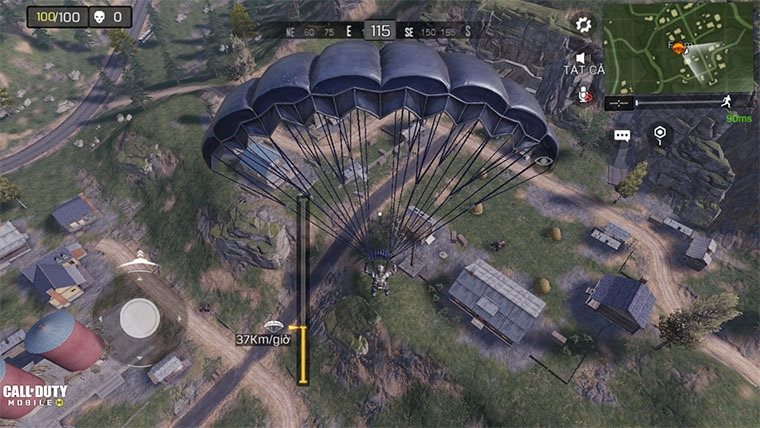Open the gear settings menu
The image size is (760, 428).
pos(582,22)
